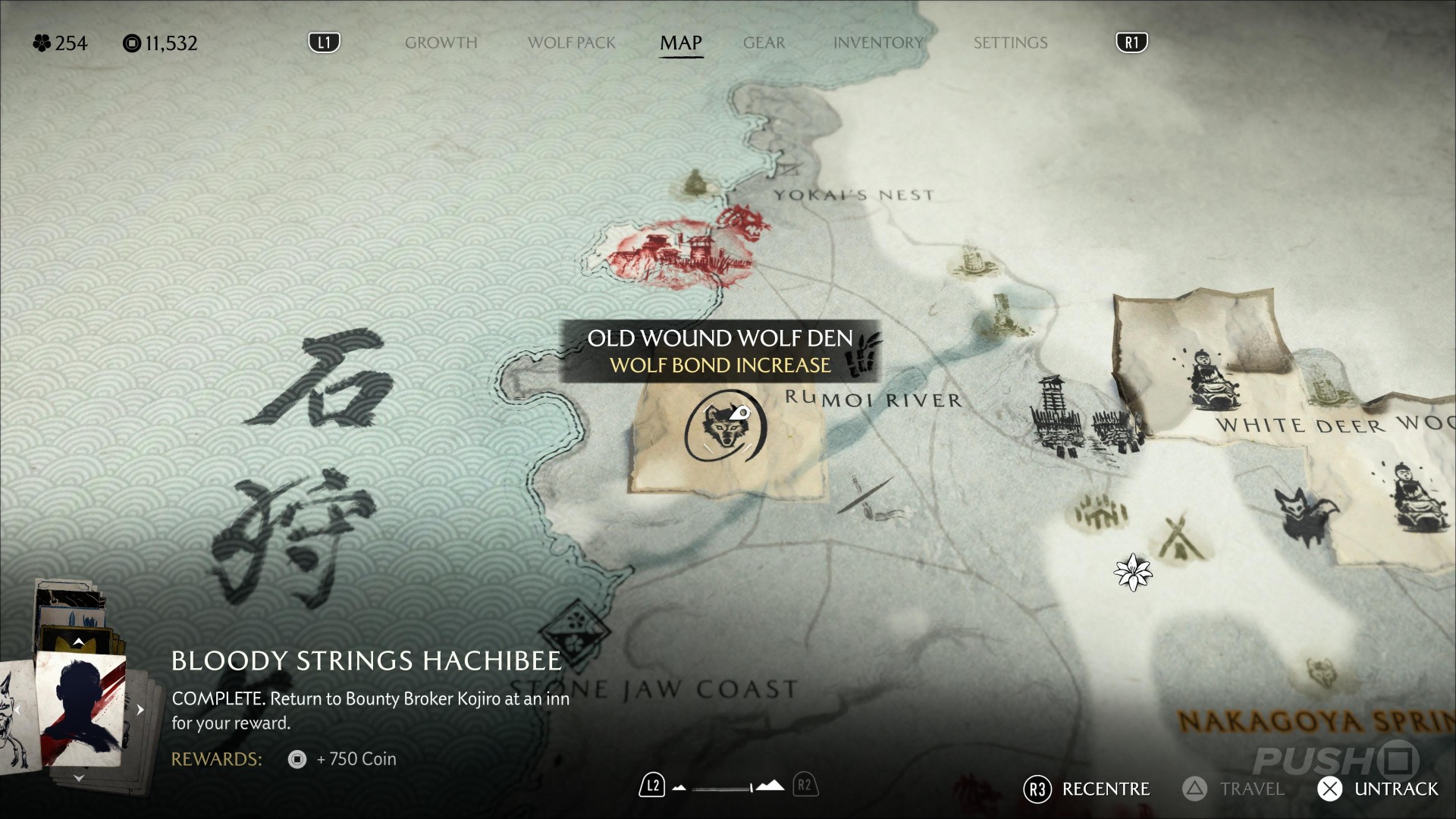Screen dimensions: 1456x819
Task: Open the Inventory tab
Action: click(x=877, y=42)
